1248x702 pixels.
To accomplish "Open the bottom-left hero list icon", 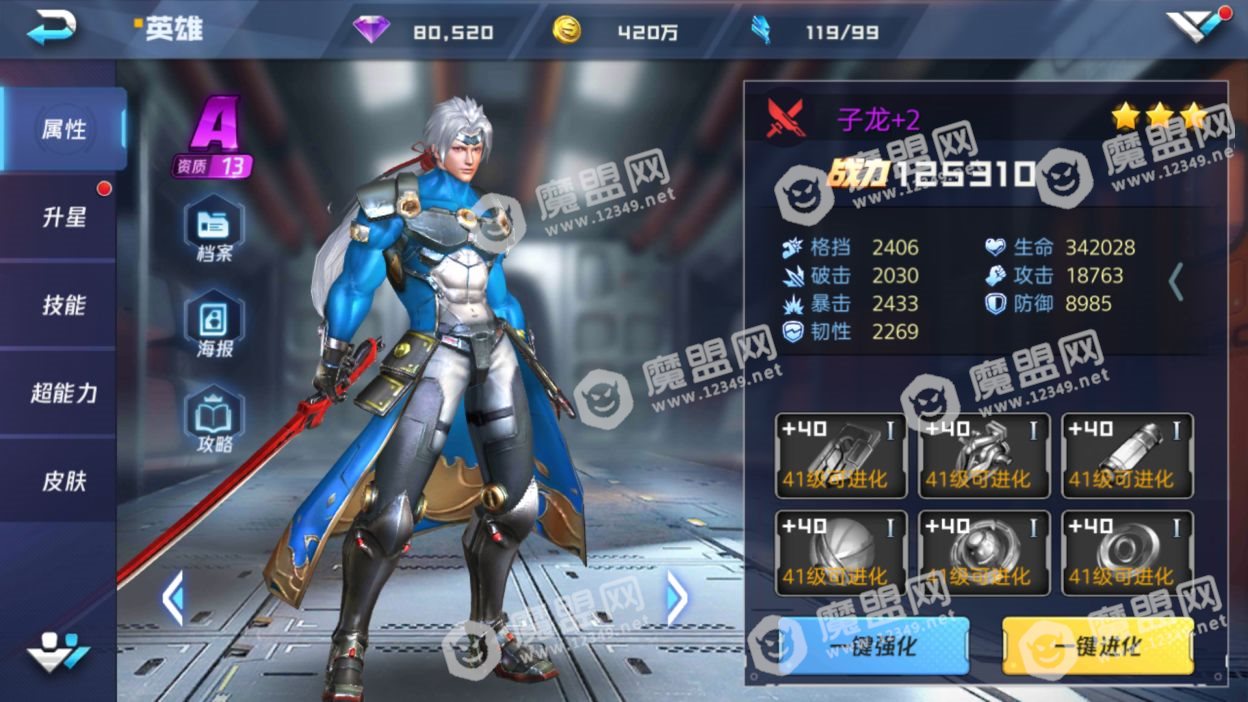I will pyautogui.click(x=57, y=652).
